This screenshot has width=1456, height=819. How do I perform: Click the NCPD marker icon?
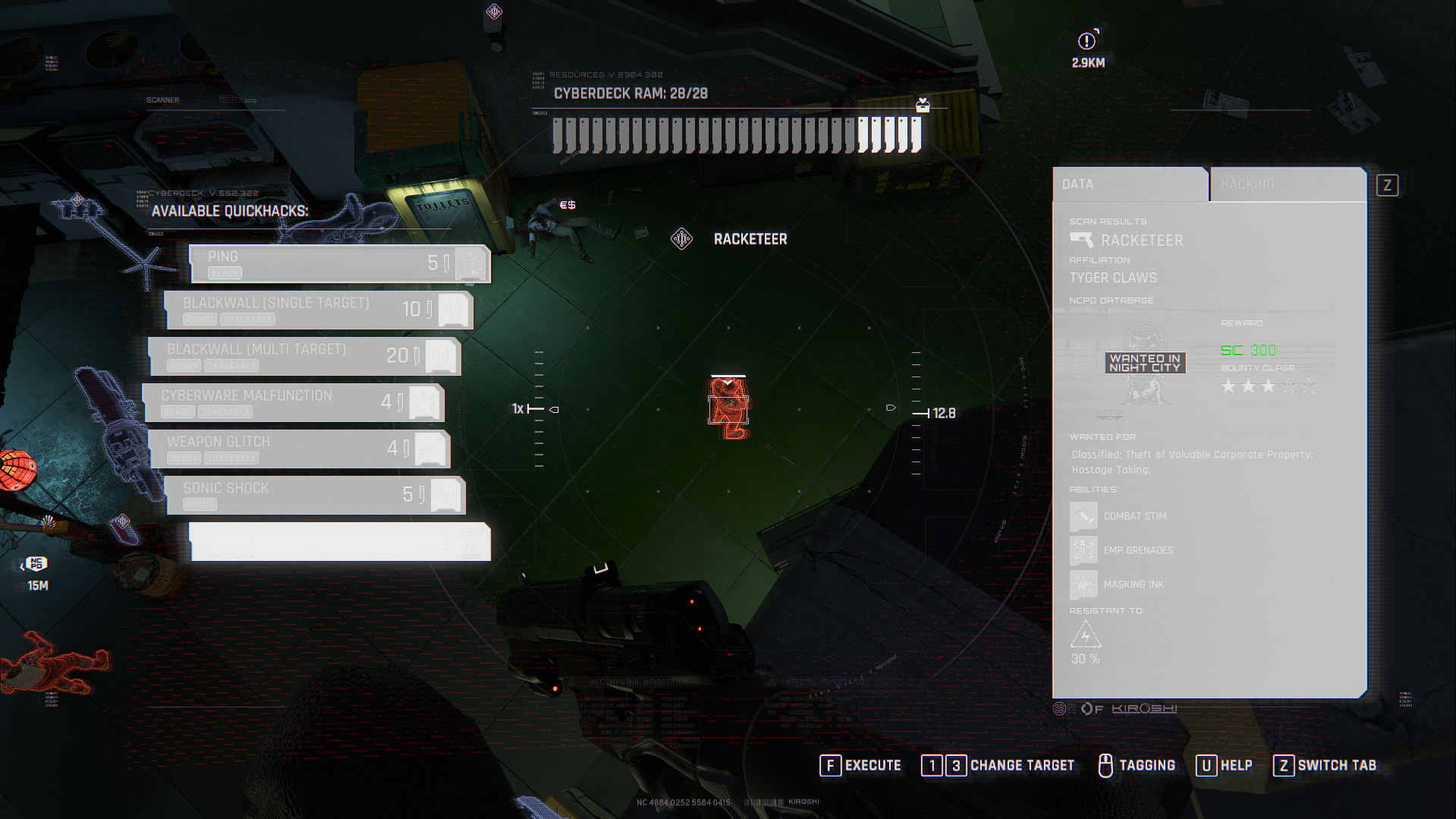click(36, 564)
